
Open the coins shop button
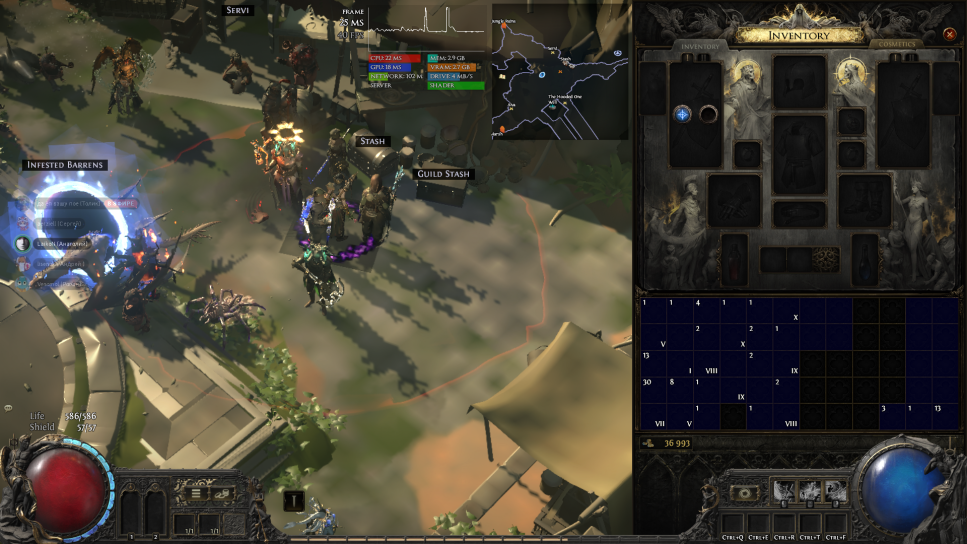(x=222, y=493)
